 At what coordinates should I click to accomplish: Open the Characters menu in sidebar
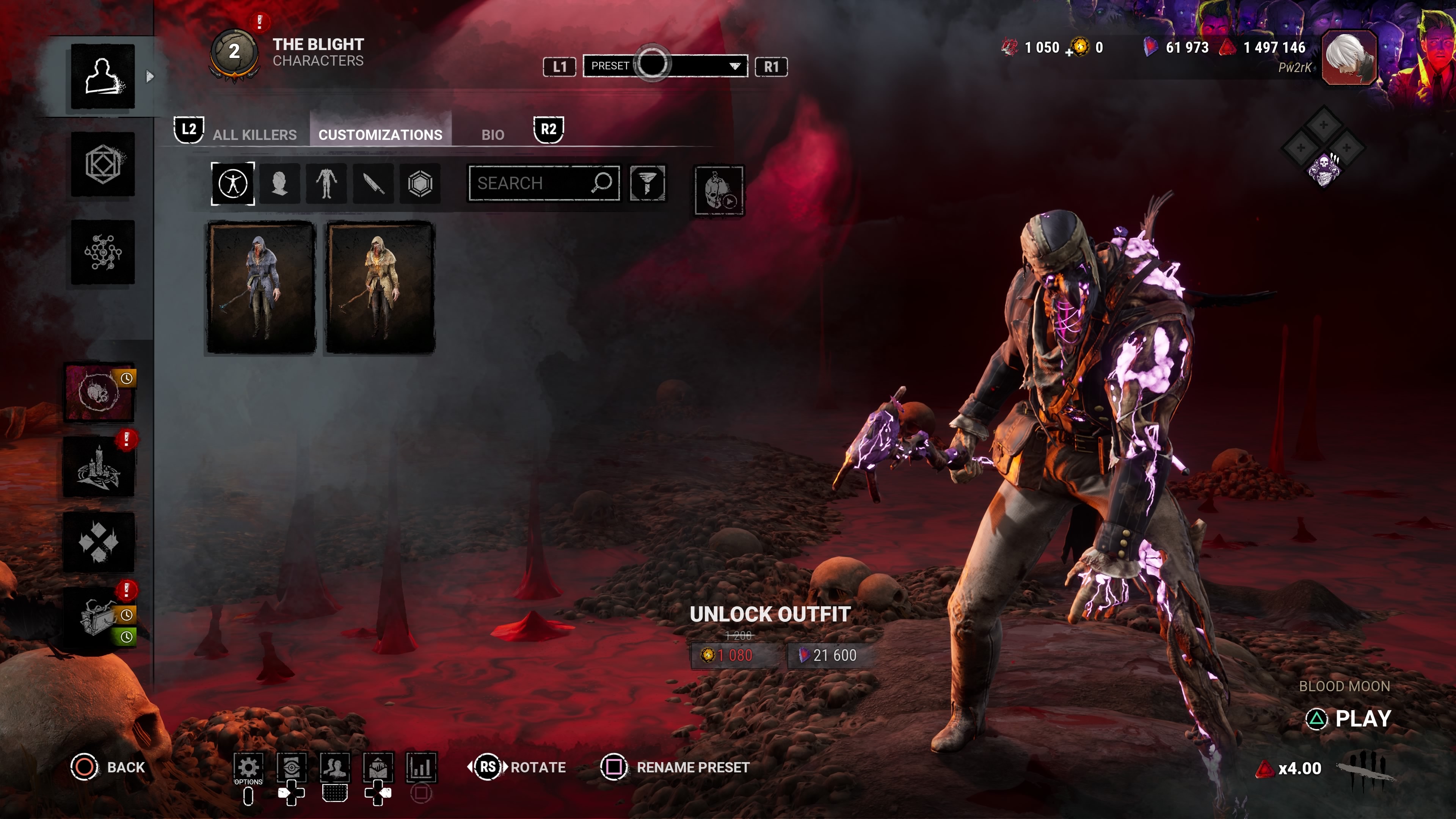point(103,76)
